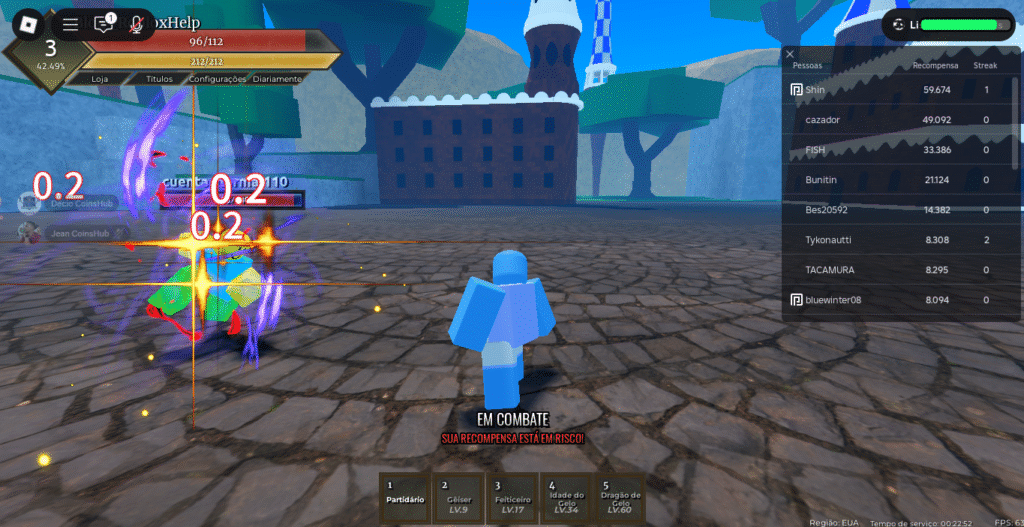Open the Títulos menu
Screen dimensions: 1024x527
pos(159,78)
